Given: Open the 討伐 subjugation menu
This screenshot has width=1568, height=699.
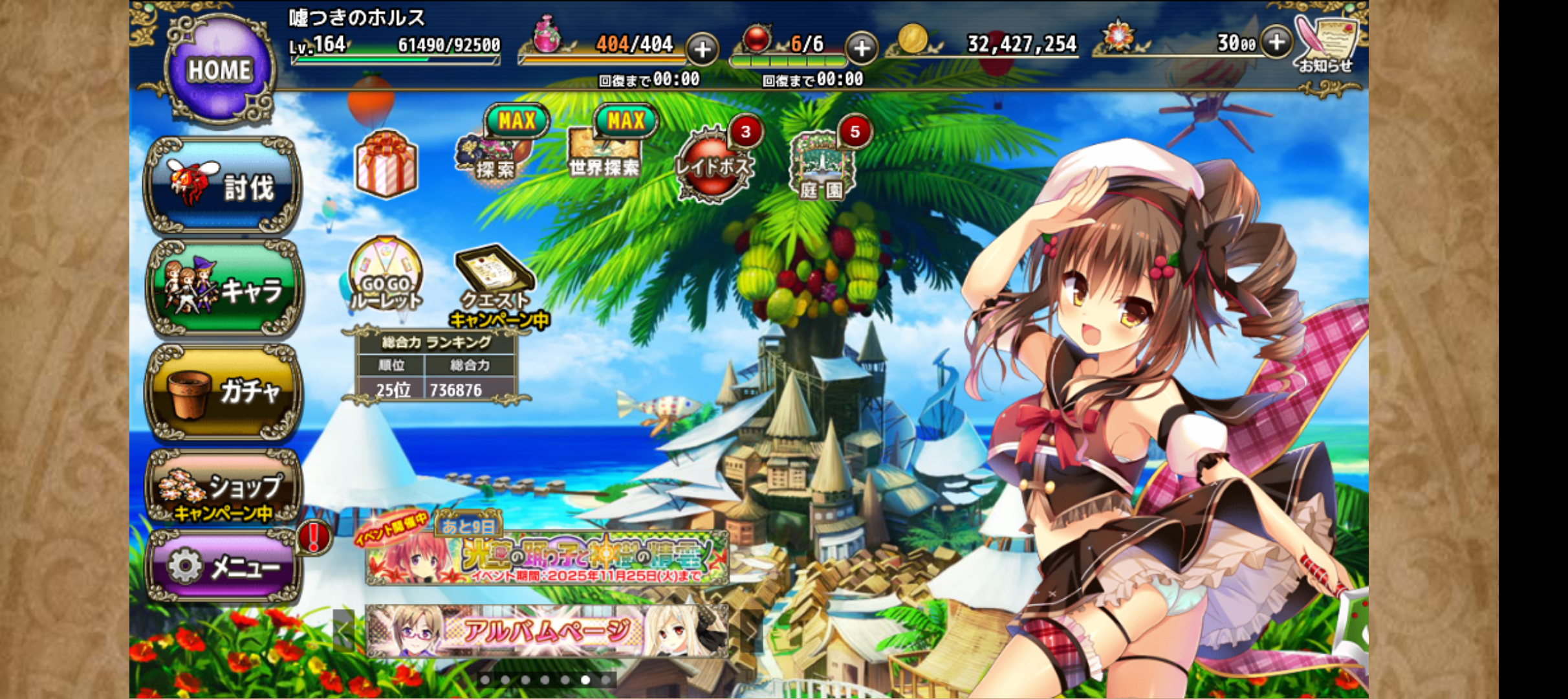Looking at the screenshot, I should 223,186.
